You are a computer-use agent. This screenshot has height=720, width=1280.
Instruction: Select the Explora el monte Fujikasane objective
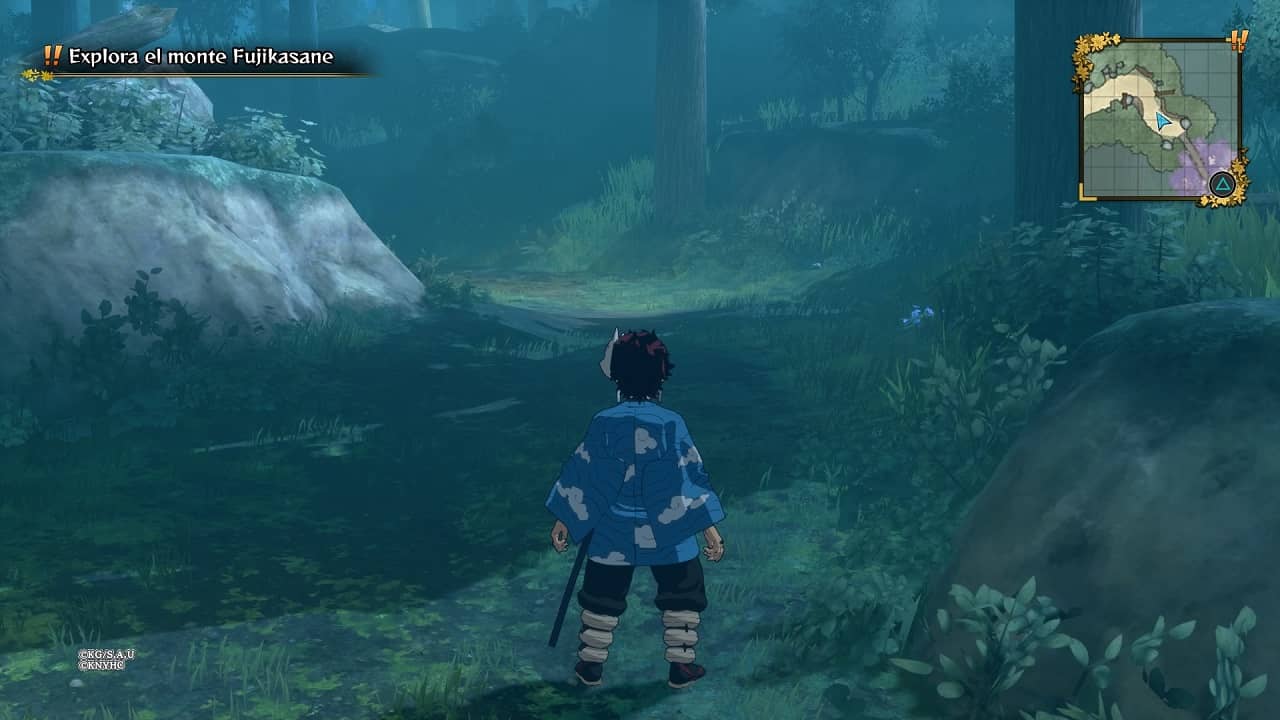pos(200,58)
